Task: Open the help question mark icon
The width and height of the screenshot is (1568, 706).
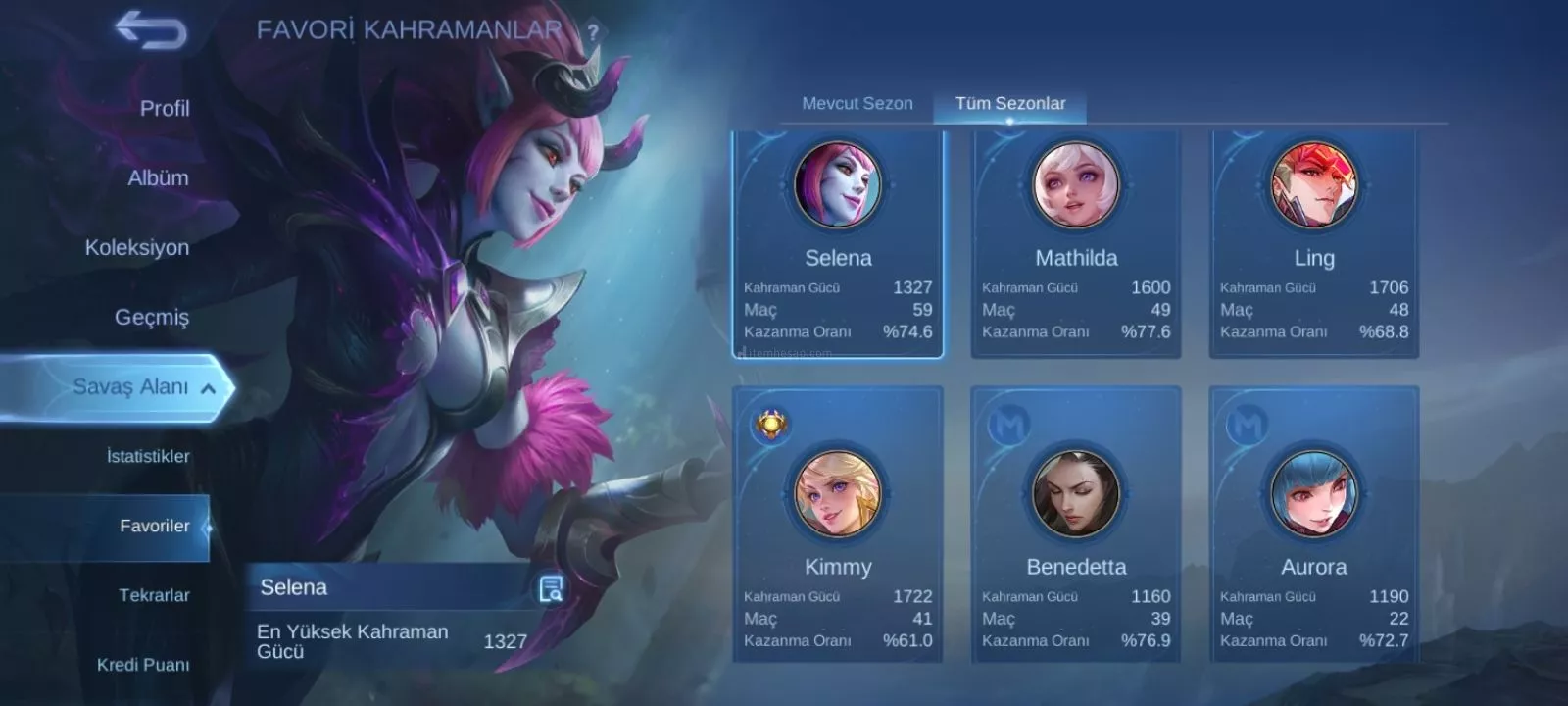Action: [x=592, y=32]
